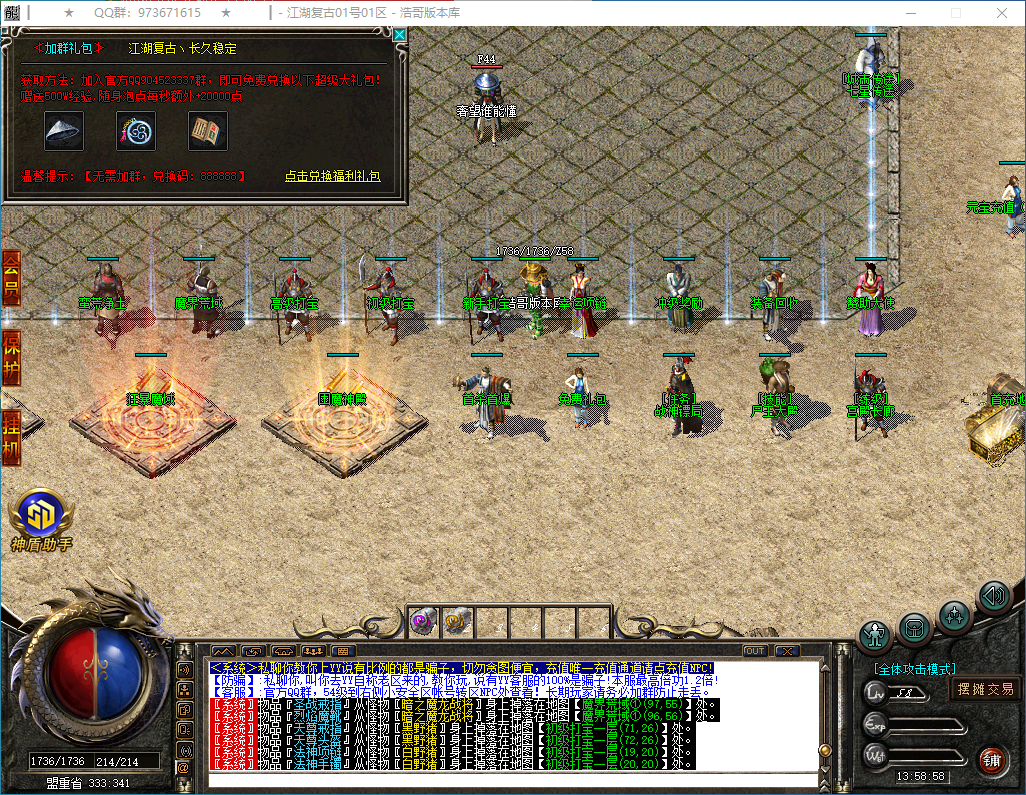Open the 摆摊交易 stall trade button
1026x795 pixels.
click(x=985, y=689)
